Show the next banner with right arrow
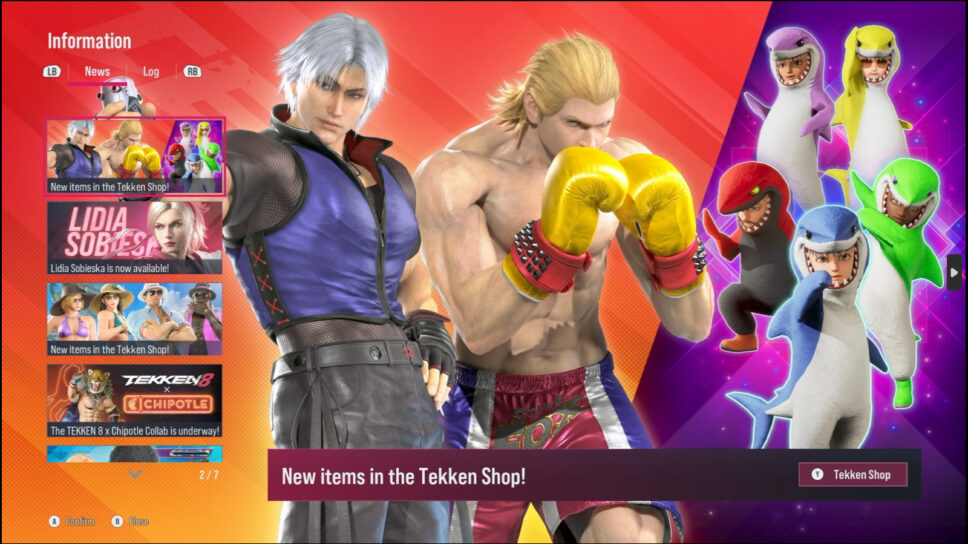Viewport: 968px width, 544px height. coord(954,272)
